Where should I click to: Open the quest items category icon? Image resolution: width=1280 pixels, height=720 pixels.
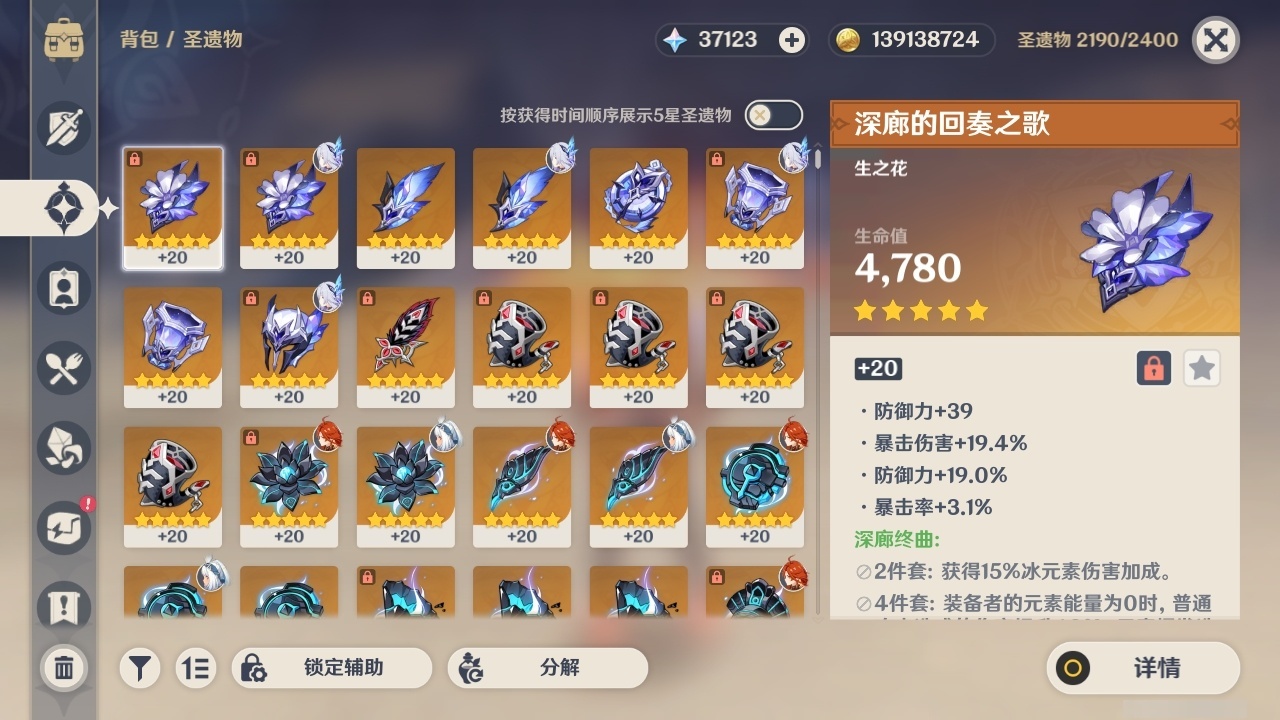(x=62, y=601)
